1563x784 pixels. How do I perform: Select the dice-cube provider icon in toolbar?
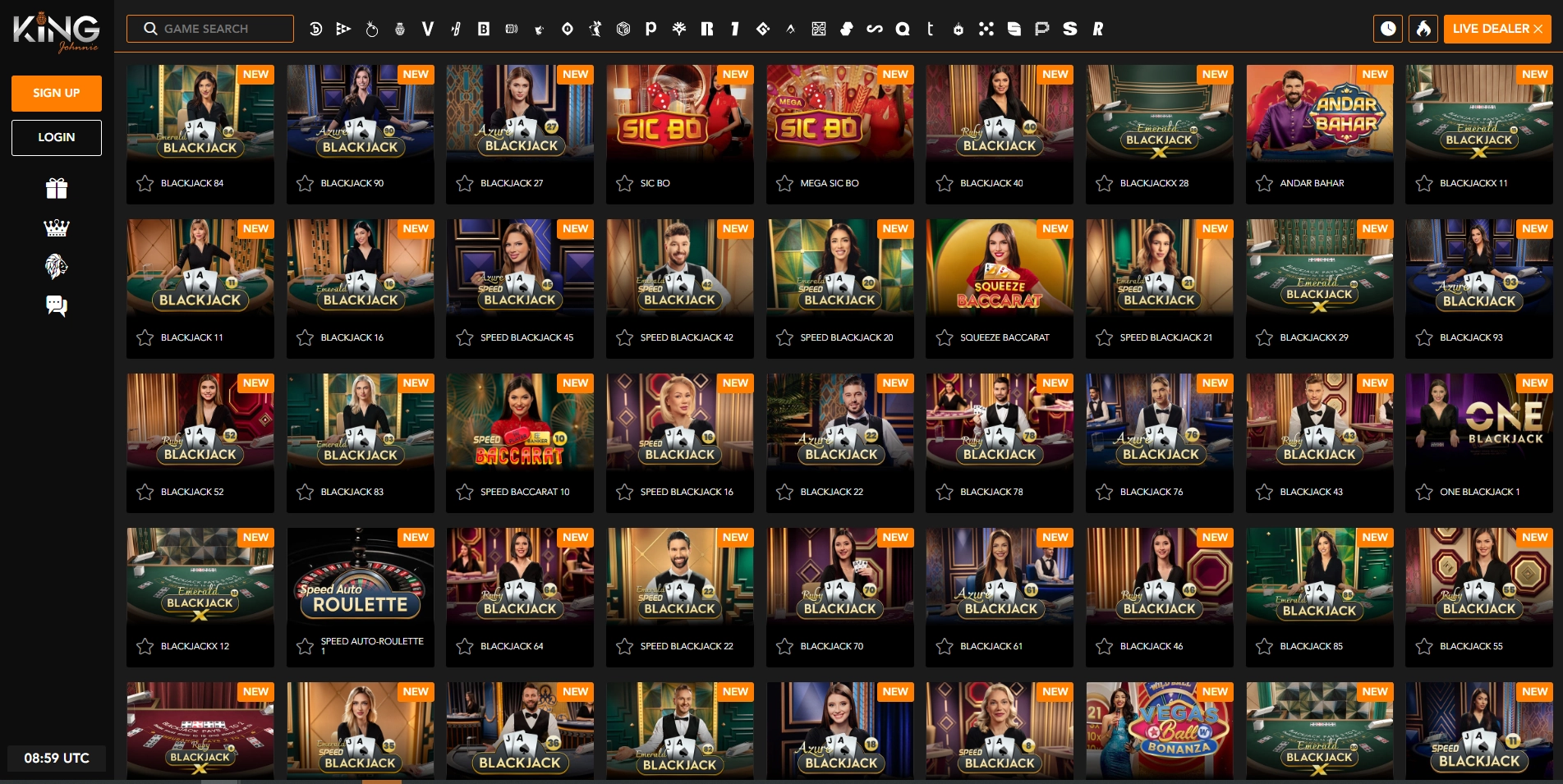click(622, 29)
